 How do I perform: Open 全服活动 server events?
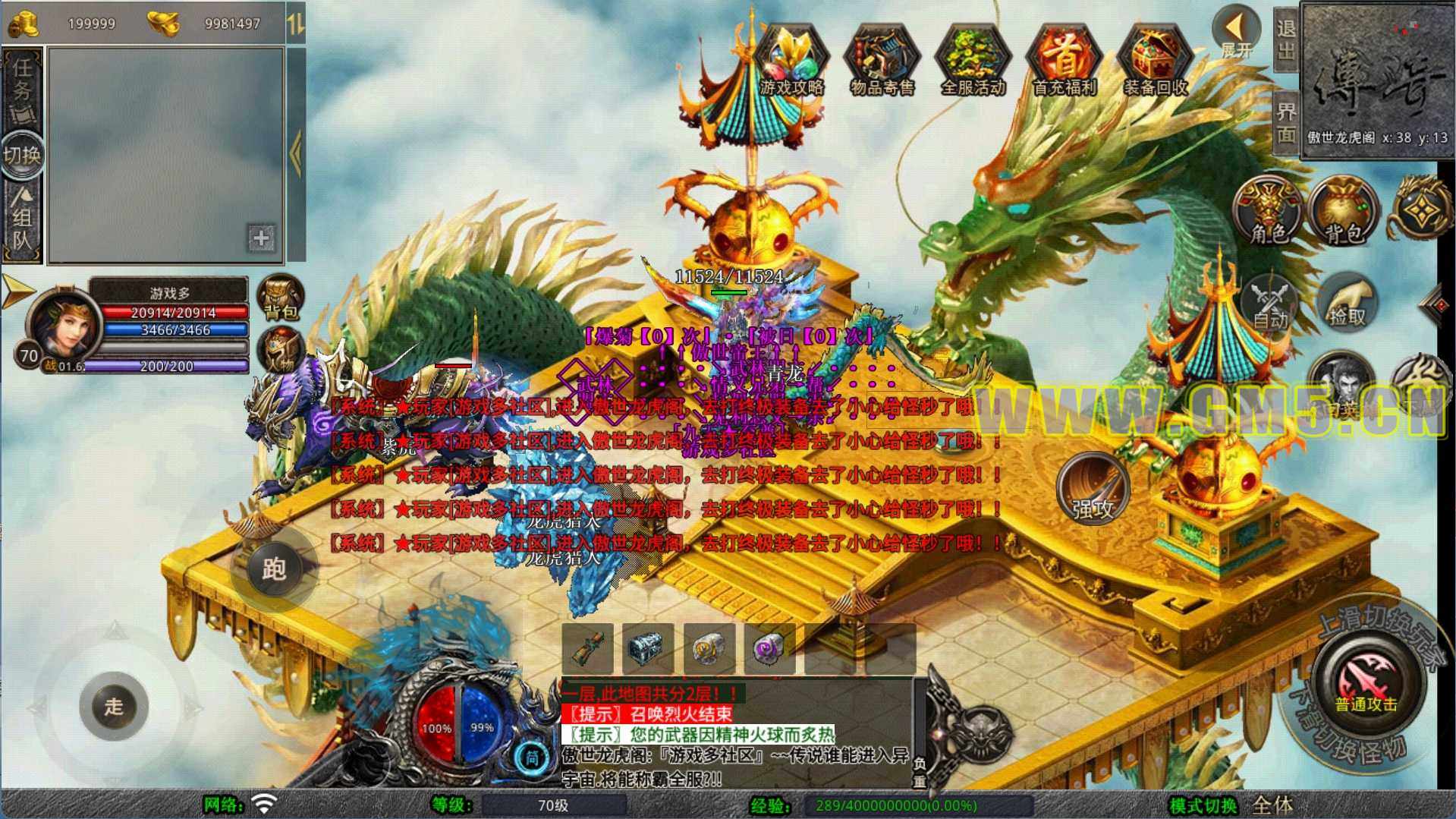point(973,60)
